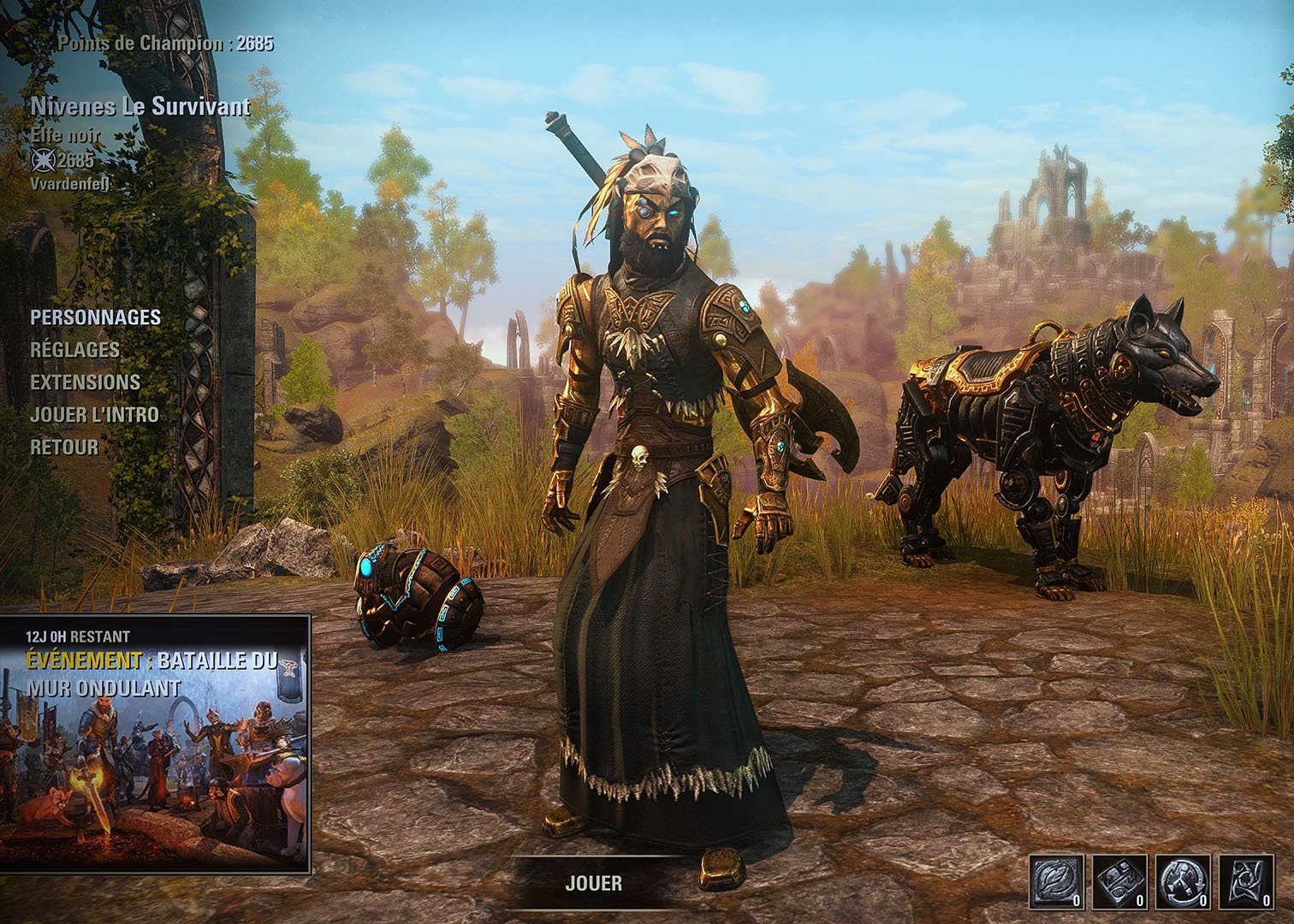The height and width of the screenshot is (924, 1294).
Task: Select the banner alliance change token icon
Action: (1247, 881)
